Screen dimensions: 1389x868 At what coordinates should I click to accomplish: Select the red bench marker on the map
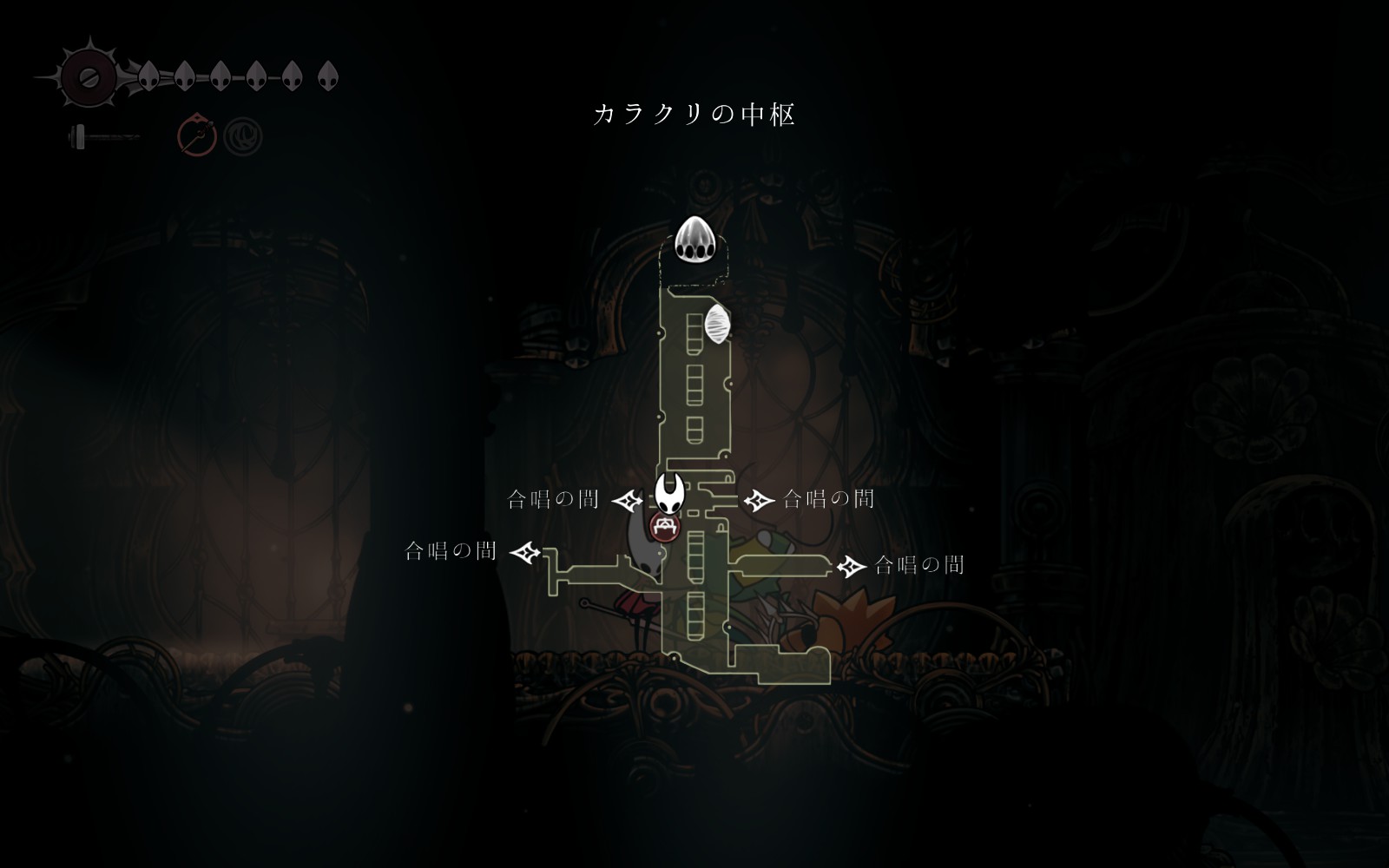click(x=665, y=527)
